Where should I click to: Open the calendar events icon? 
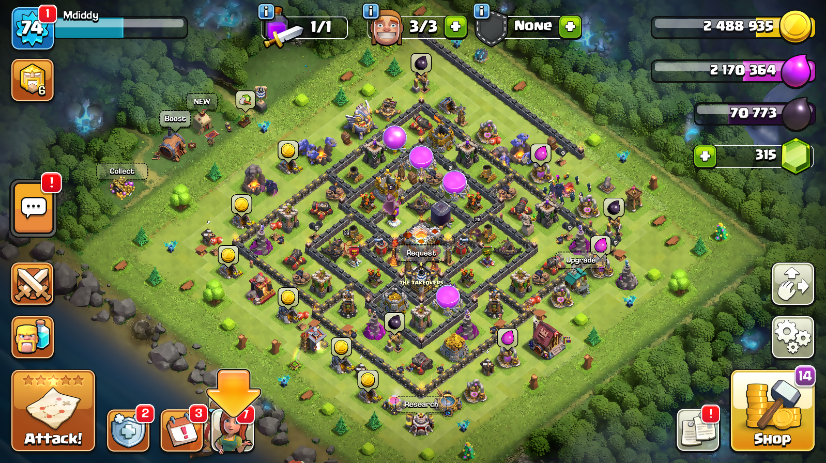tap(181, 430)
